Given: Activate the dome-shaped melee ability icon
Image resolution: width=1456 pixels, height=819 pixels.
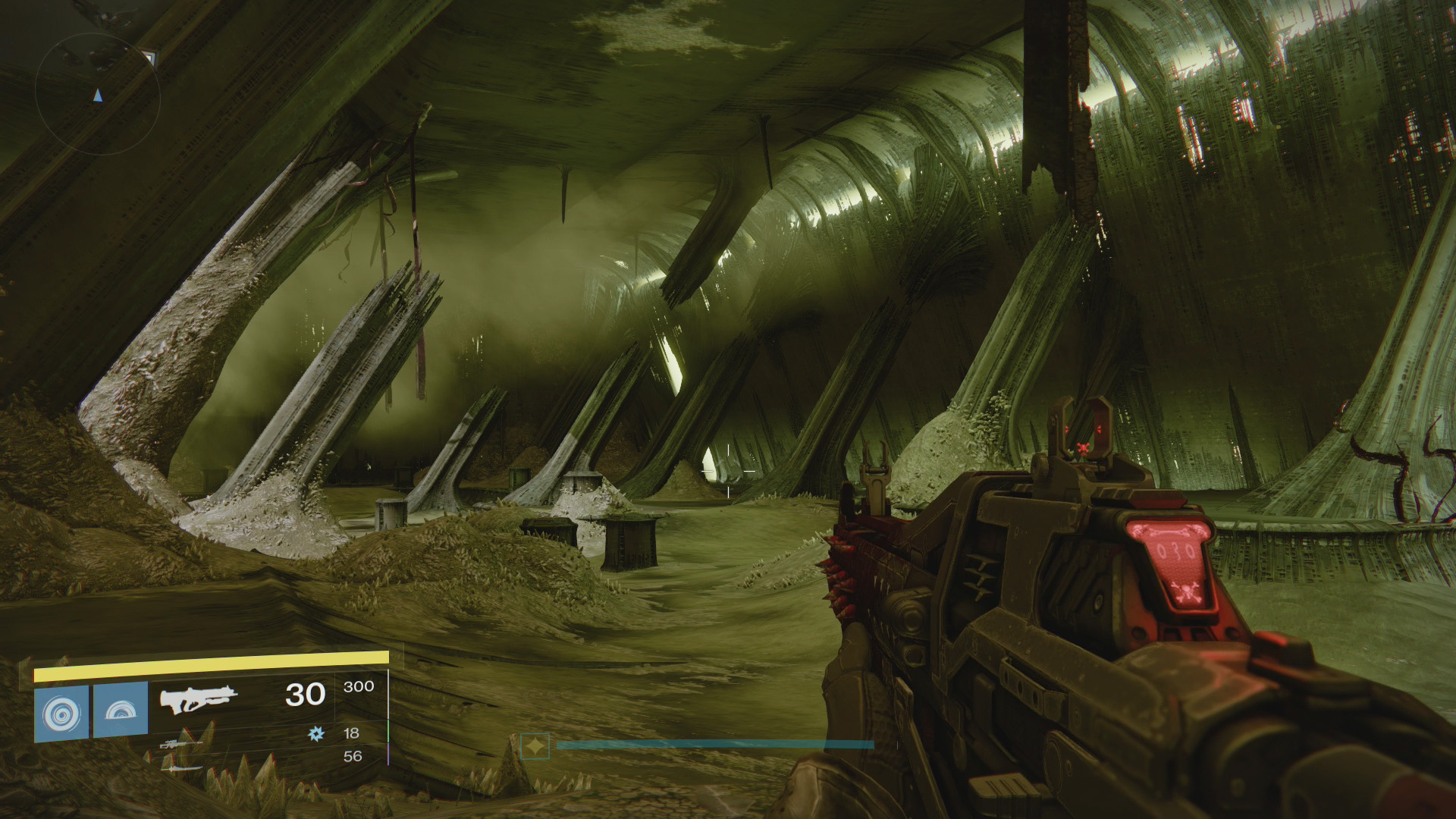Looking at the screenshot, I should pos(121,710).
